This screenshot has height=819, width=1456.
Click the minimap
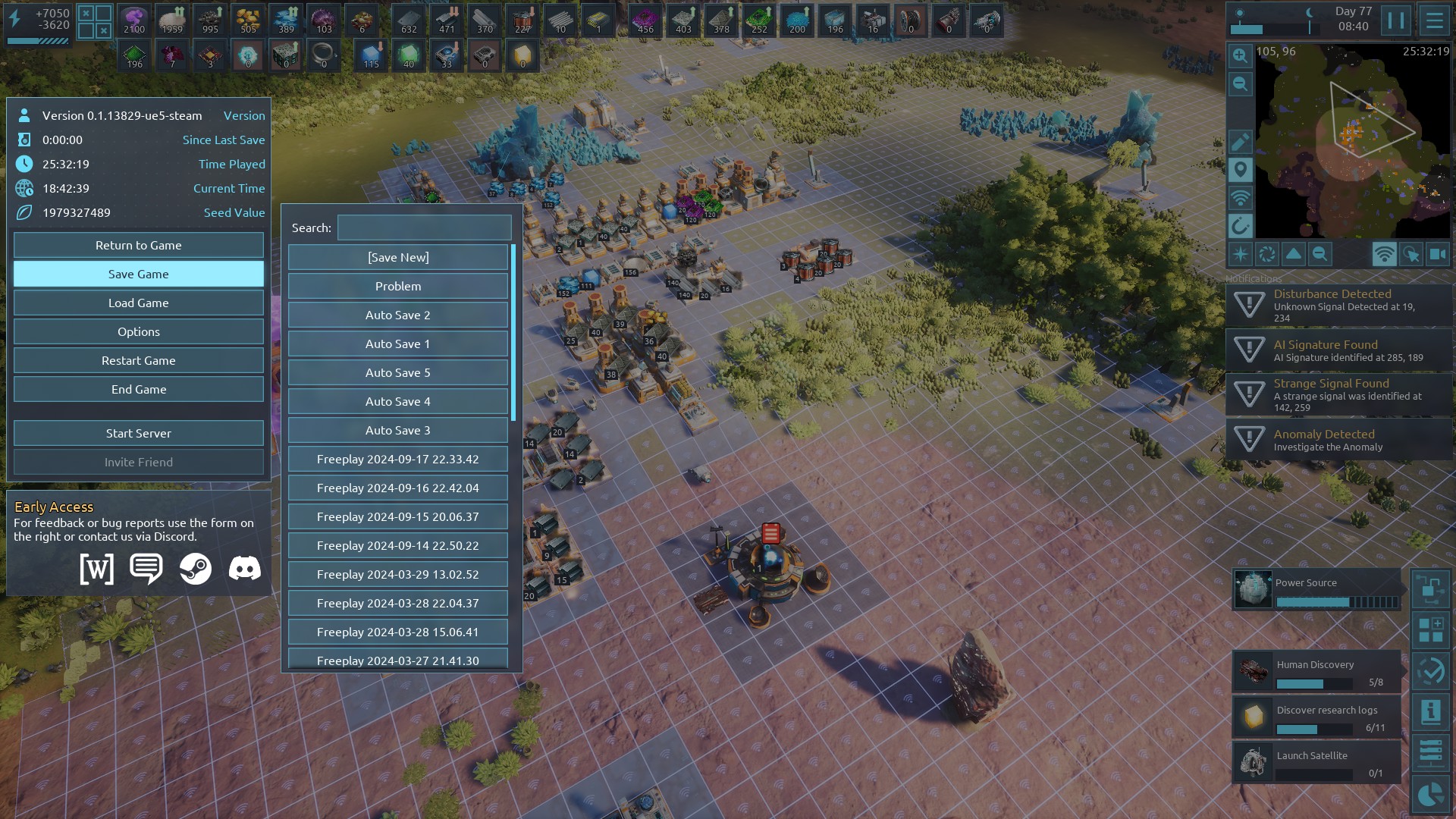point(1352,142)
